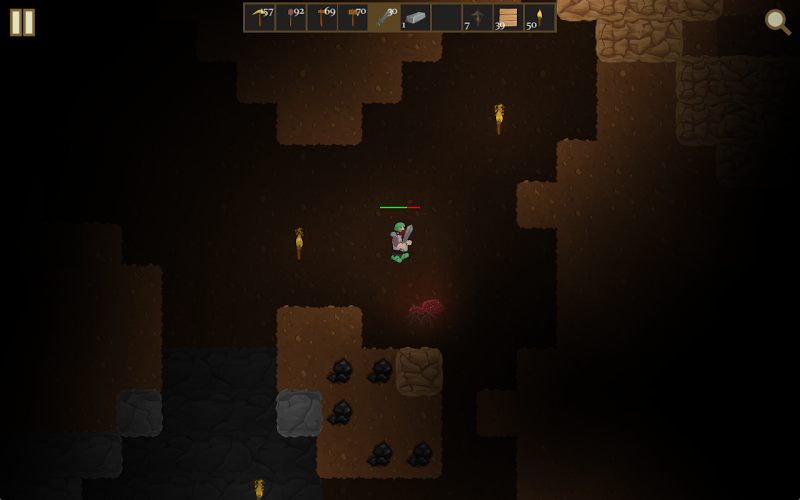Switch to the sword slot
The width and height of the screenshot is (800, 500).
tap(385, 17)
